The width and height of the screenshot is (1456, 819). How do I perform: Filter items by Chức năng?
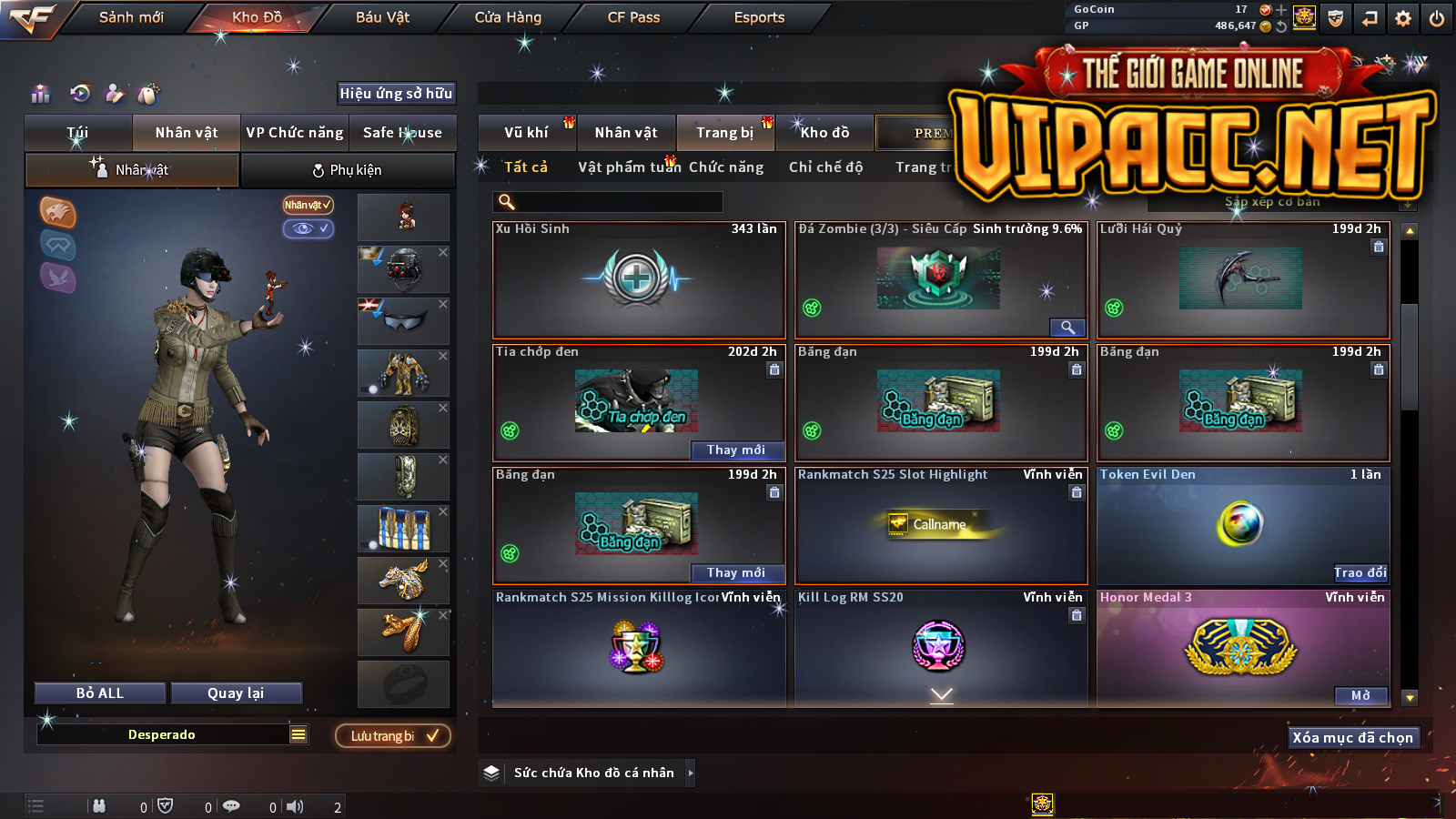click(725, 167)
